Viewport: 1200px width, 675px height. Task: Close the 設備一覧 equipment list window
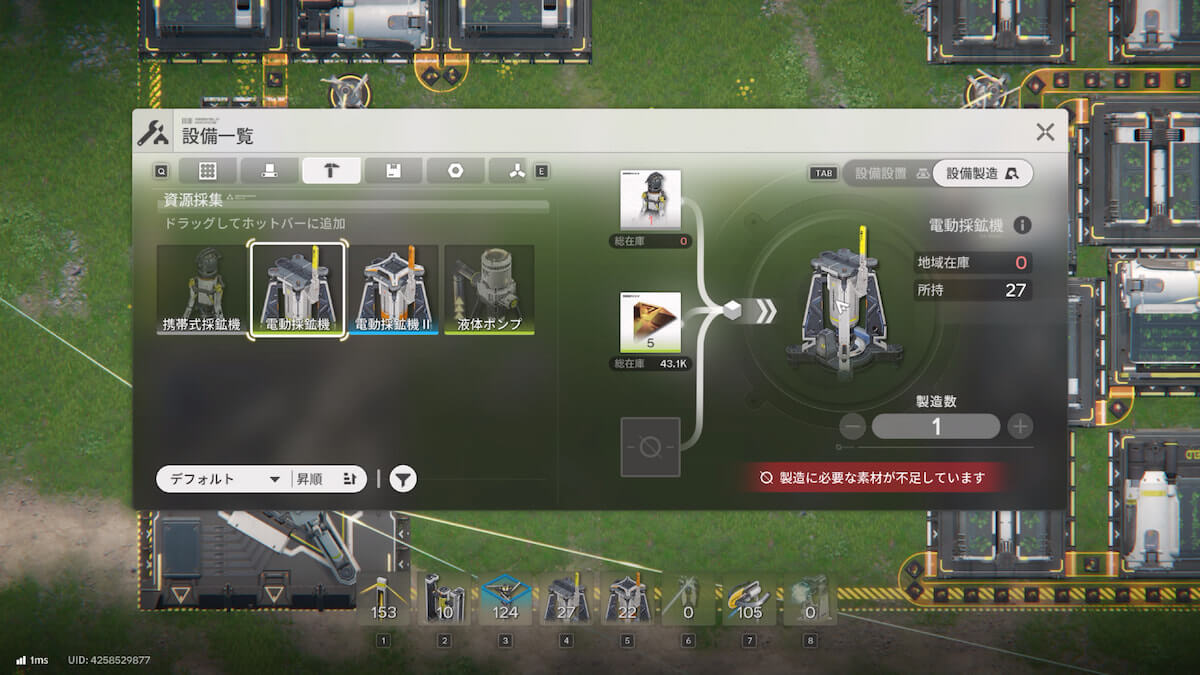(x=1045, y=131)
